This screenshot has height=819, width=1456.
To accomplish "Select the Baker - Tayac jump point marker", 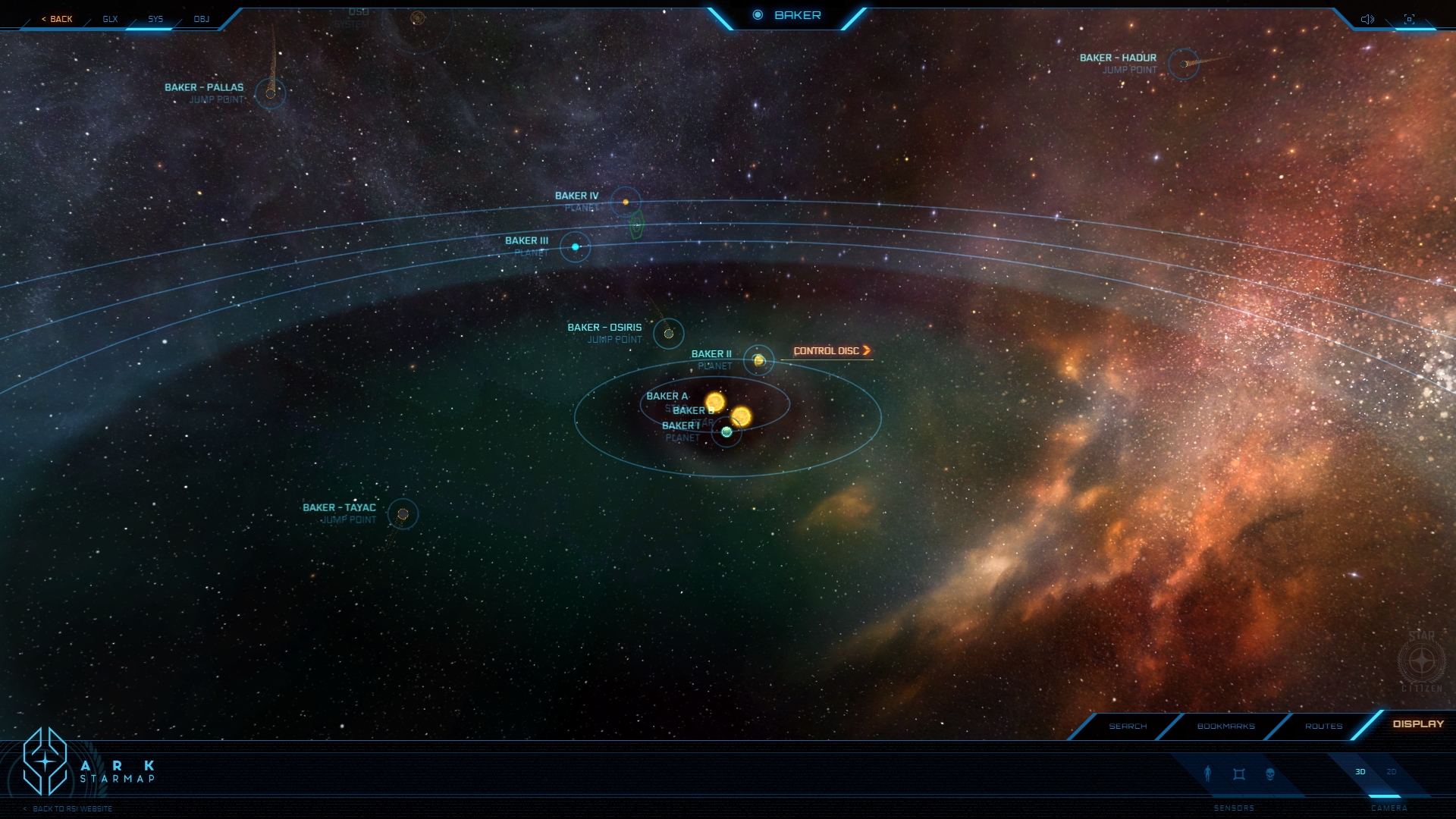I will [x=403, y=514].
